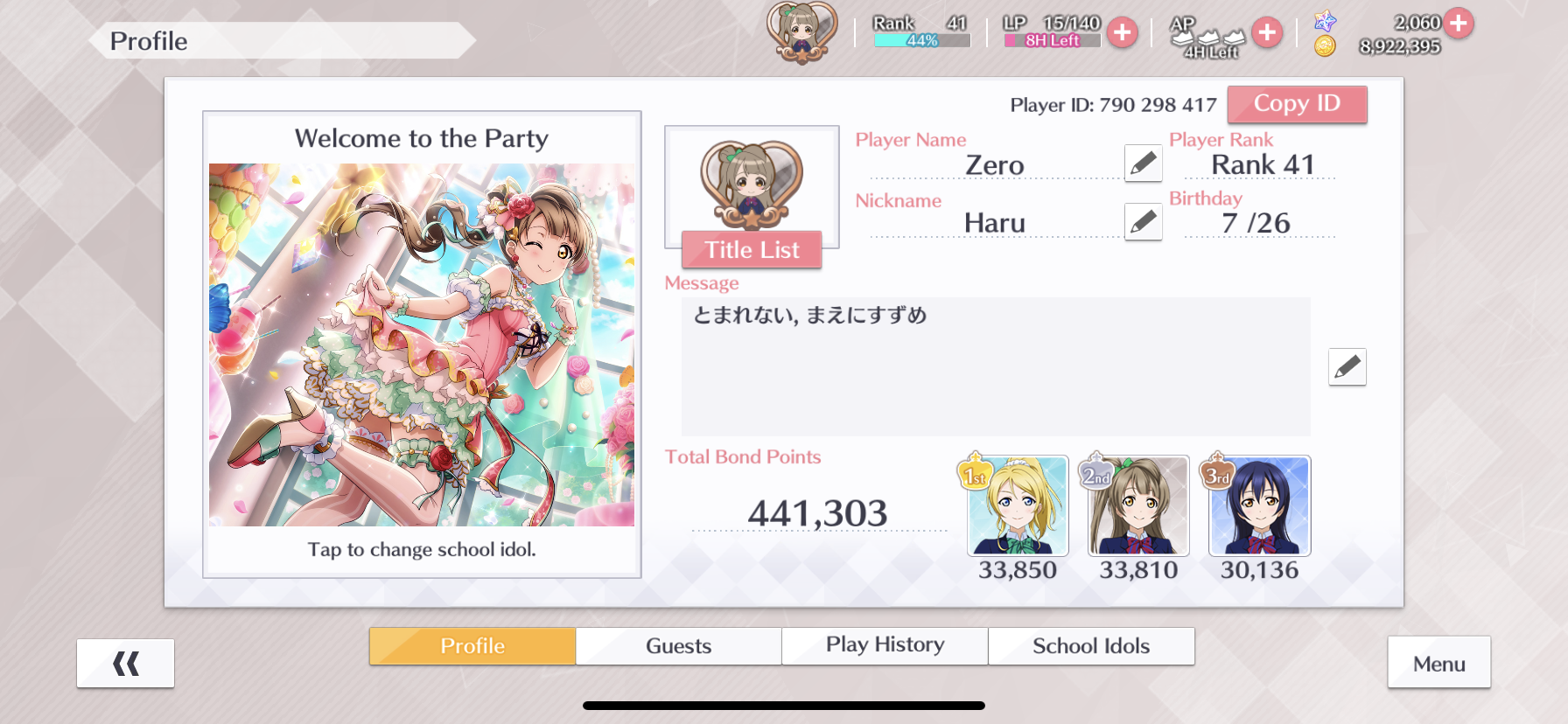Edit the player name Zero
1568x724 pixels.
coord(1143,164)
